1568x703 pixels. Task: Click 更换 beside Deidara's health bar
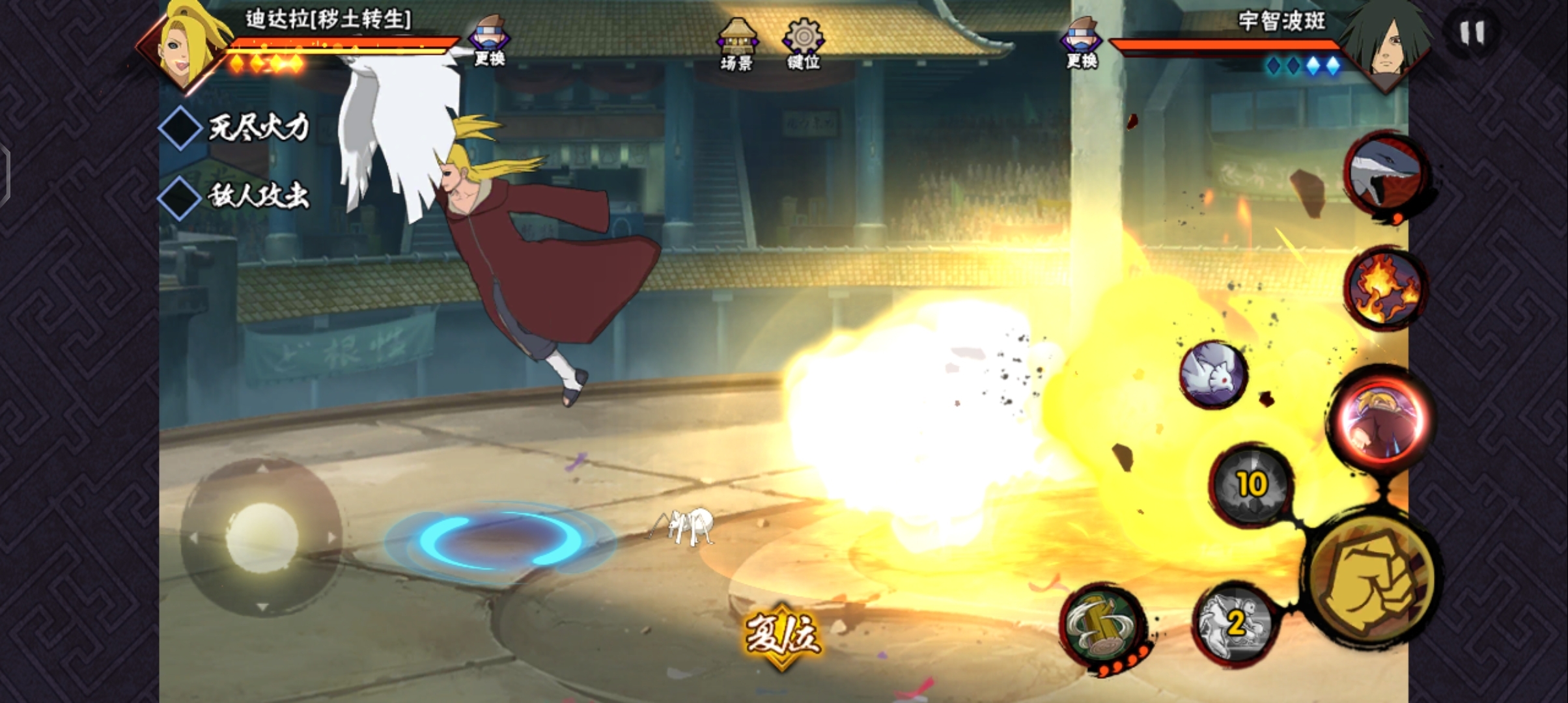(490, 40)
